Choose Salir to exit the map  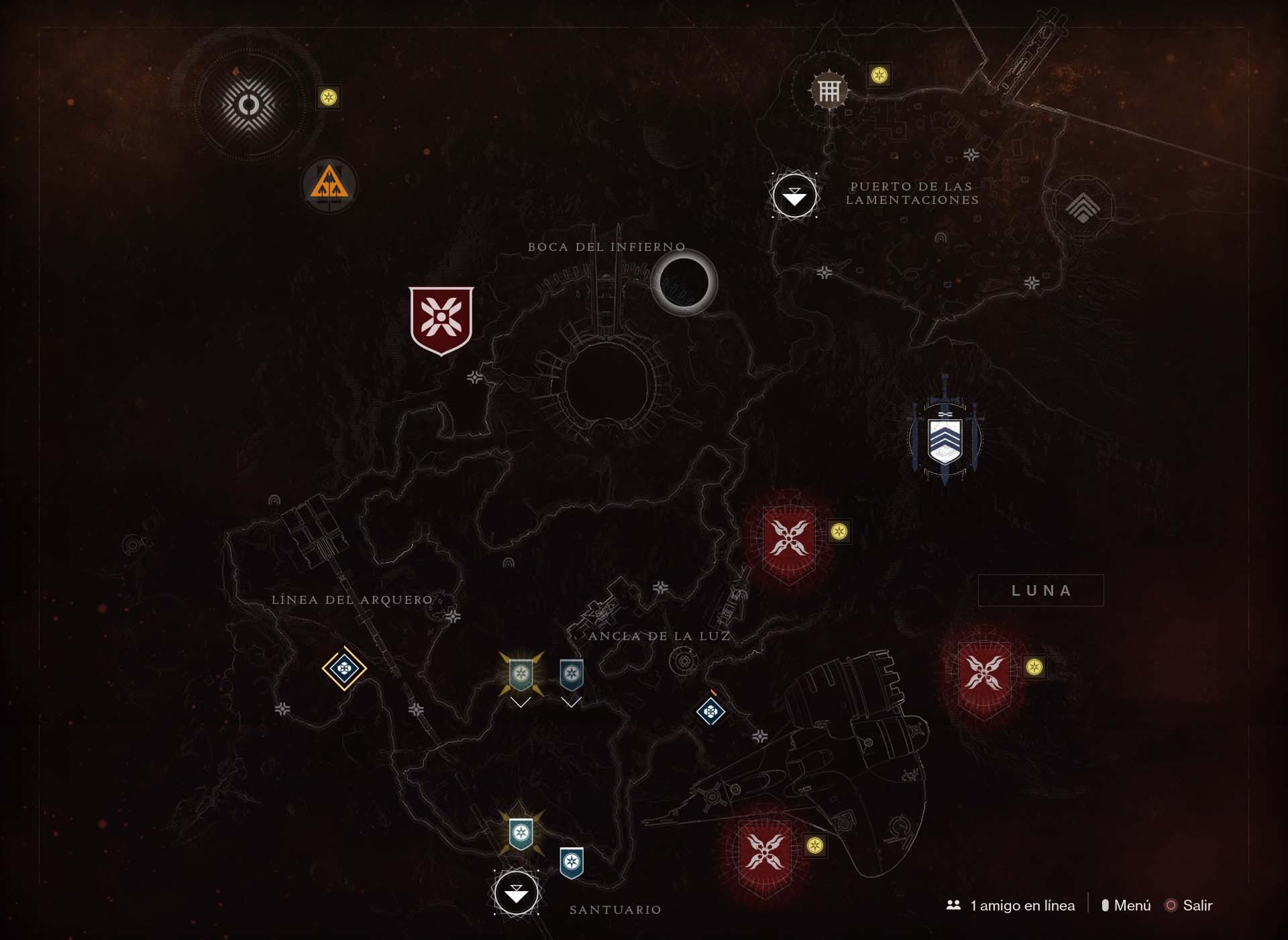pyautogui.click(x=1189, y=905)
